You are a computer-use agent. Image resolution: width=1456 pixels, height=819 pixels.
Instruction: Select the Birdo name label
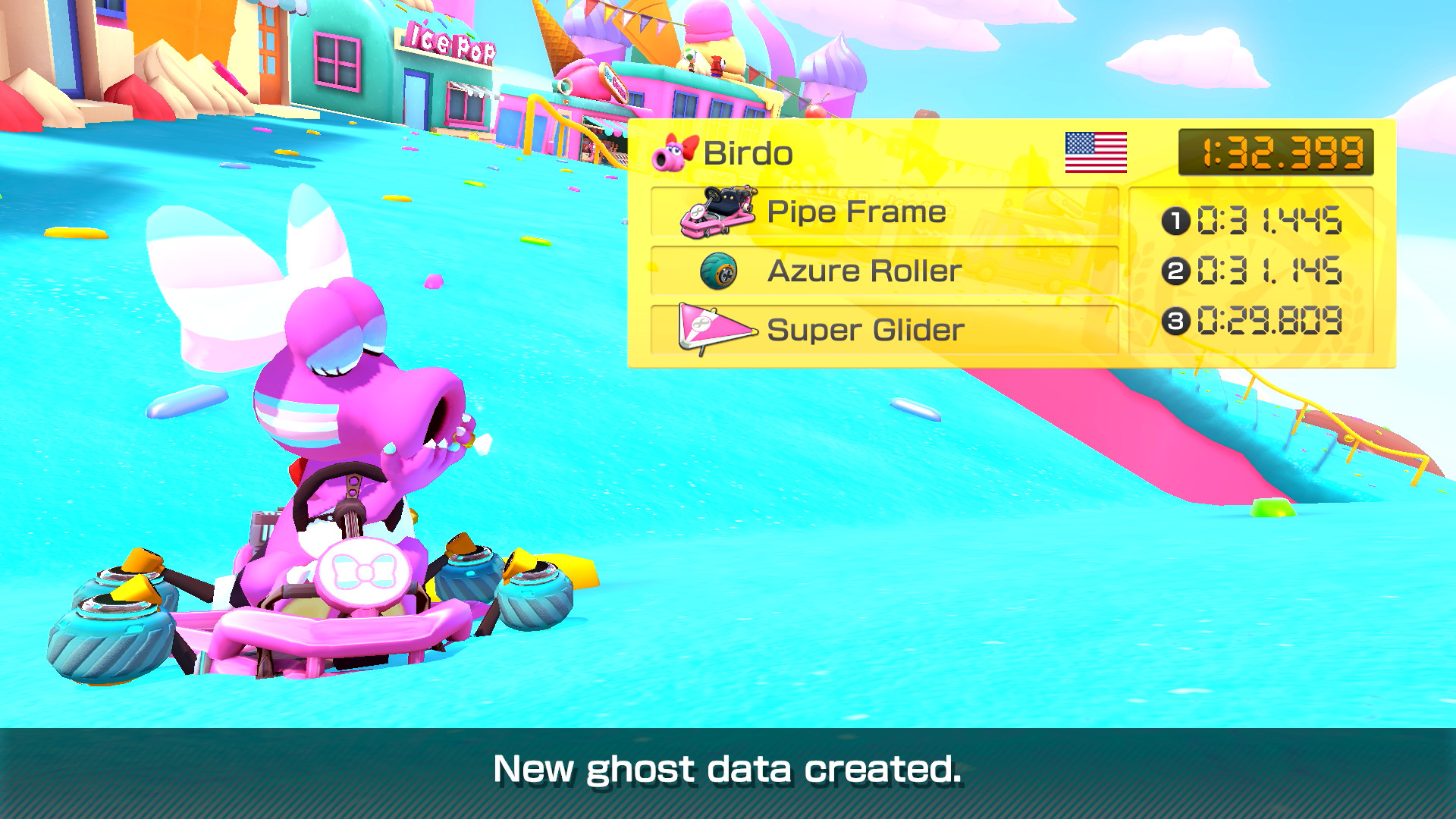tap(746, 152)
